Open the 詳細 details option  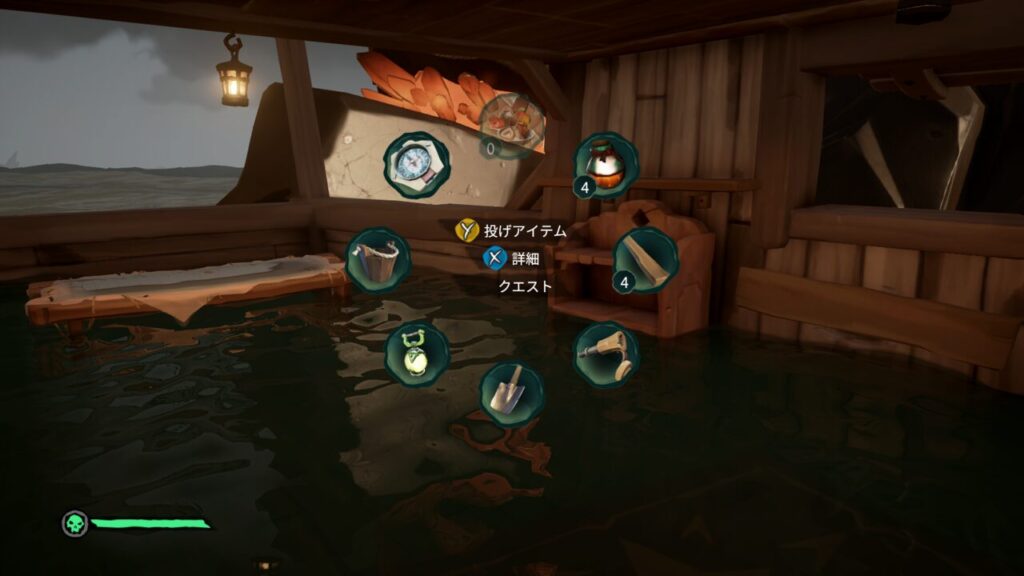pyautogui.click(x=512, y=258)
